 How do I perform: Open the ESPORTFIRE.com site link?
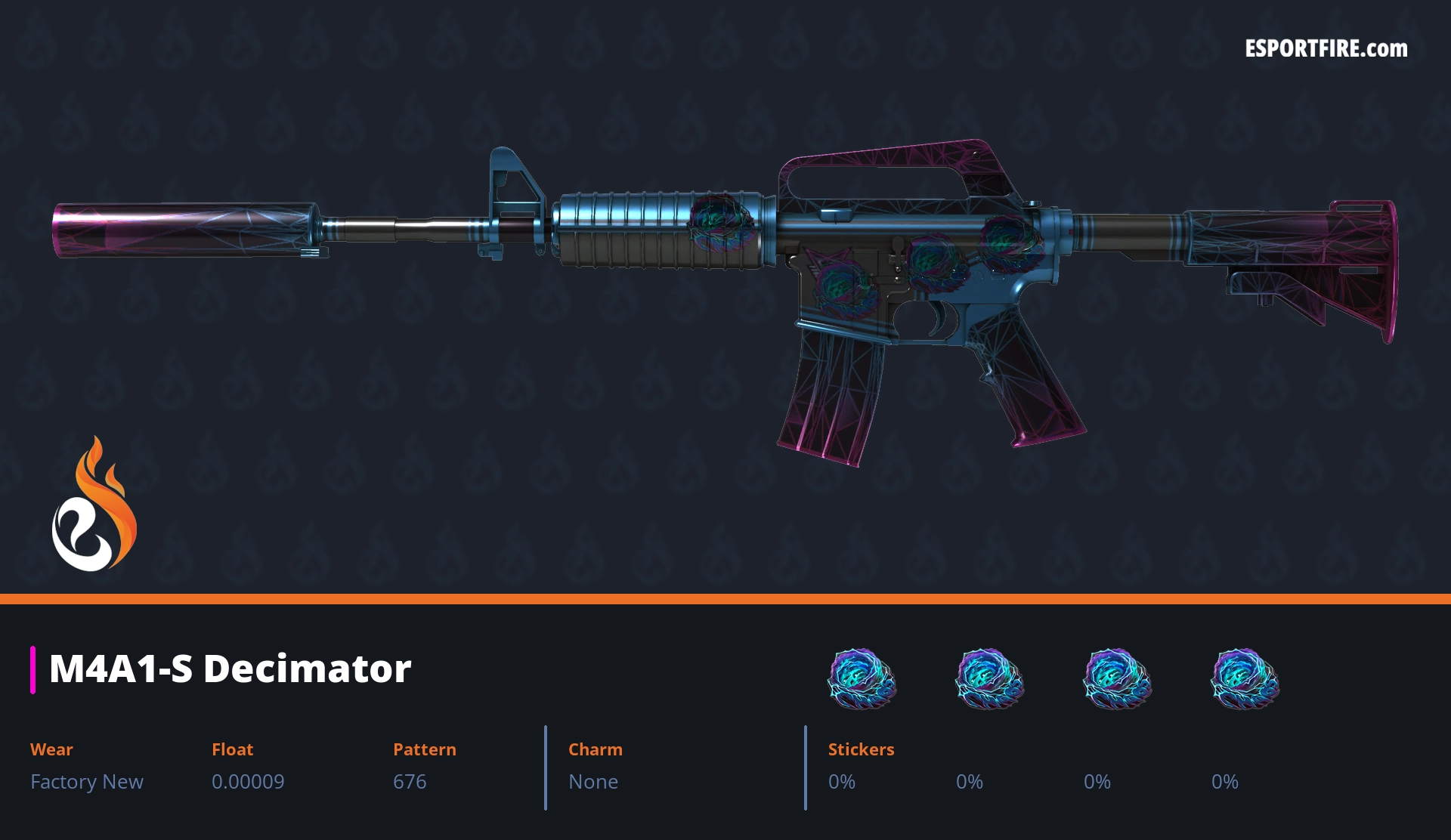[1326, 49]
